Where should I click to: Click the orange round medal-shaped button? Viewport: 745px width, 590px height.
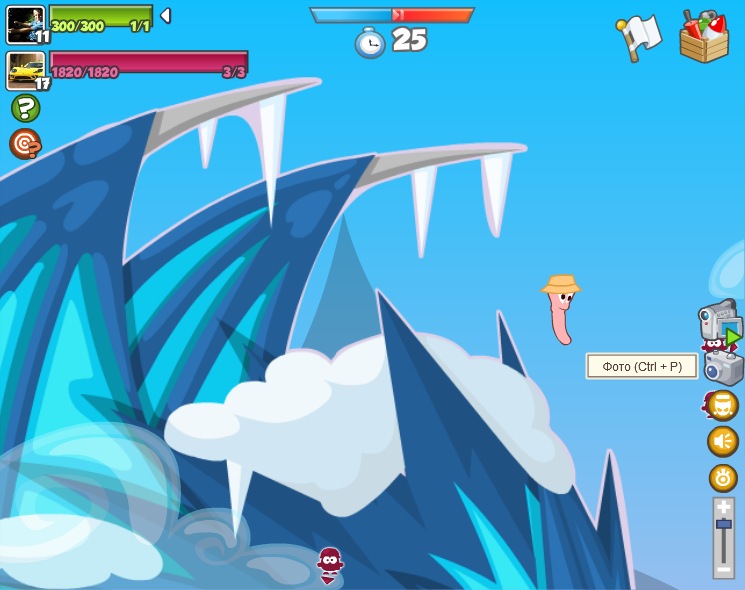coord(723,478)
